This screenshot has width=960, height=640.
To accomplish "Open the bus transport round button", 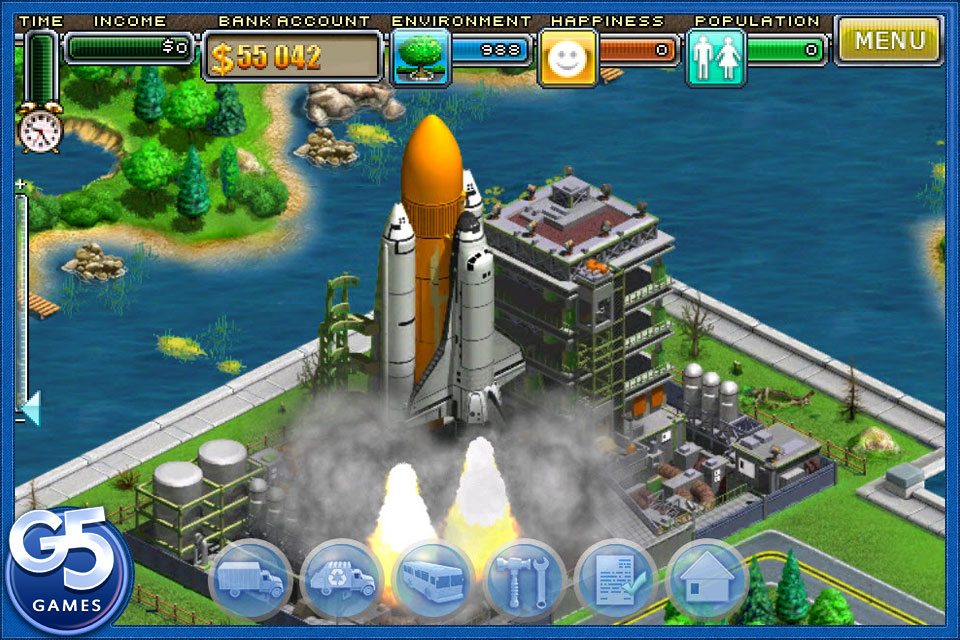I will pyautogui.click(x=433, y=580).
